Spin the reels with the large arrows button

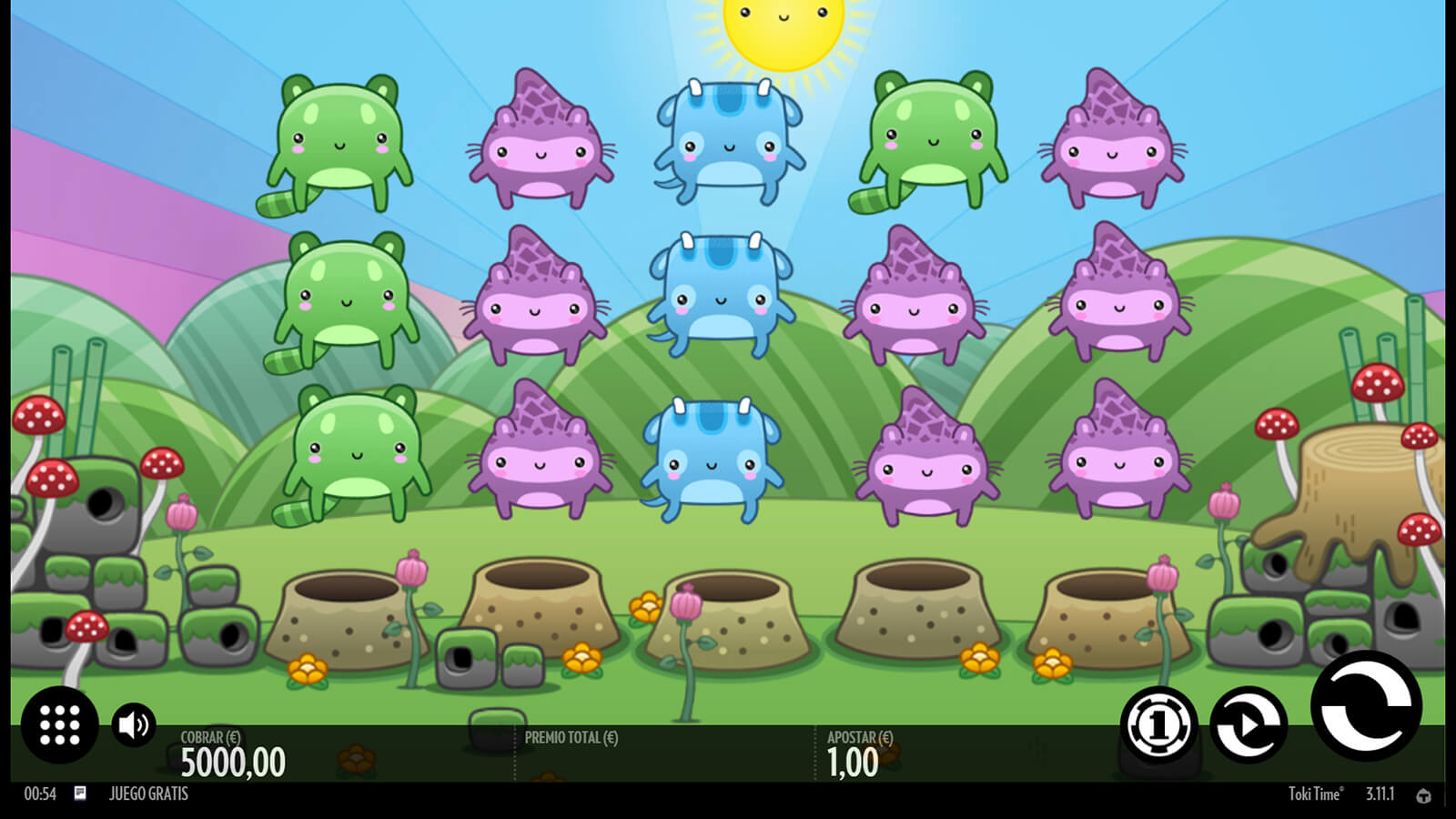1366,706
